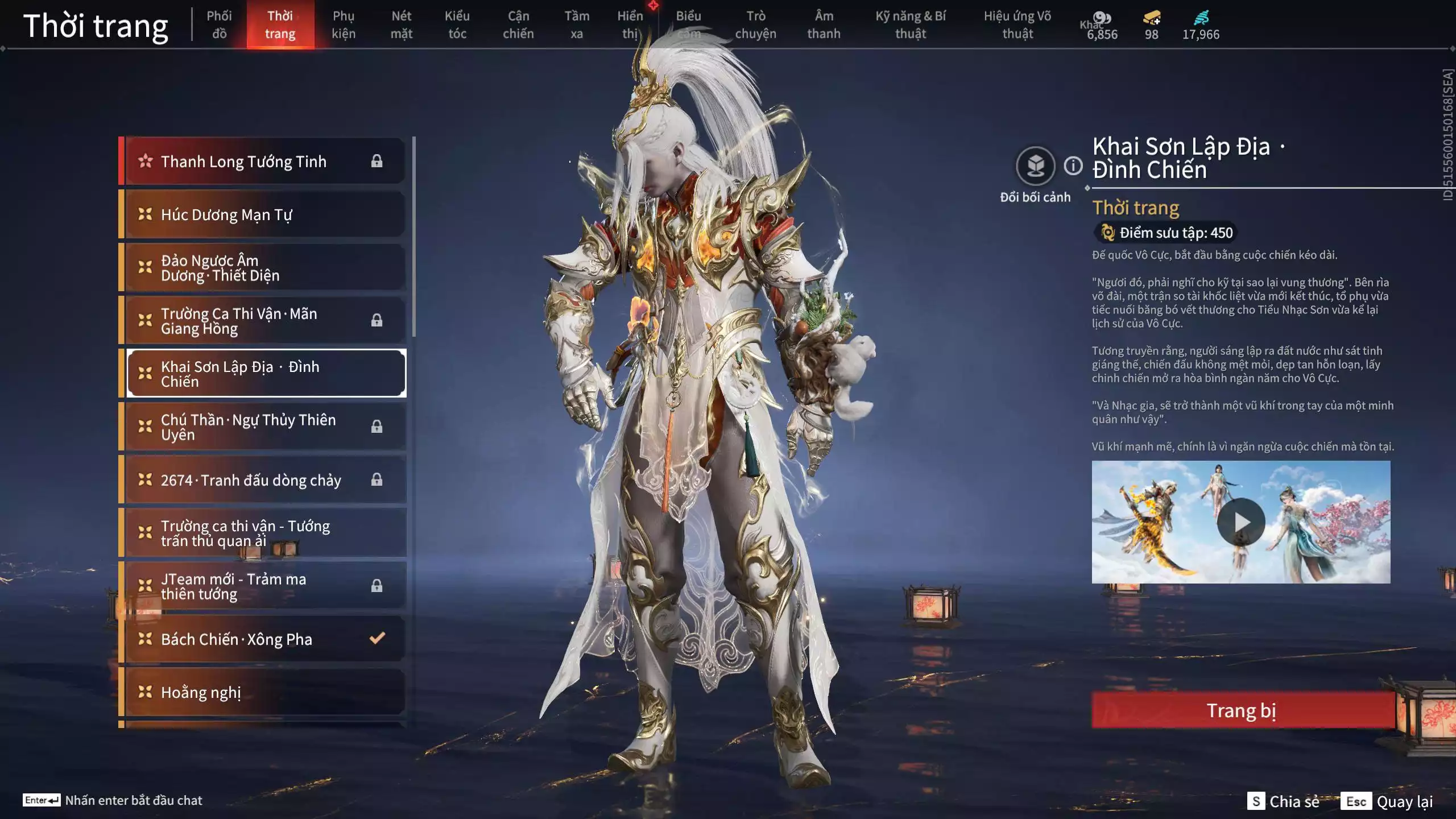Switch to Trò chuyện tab
This screenshot has width=1456, height=819.
tap(755, 25)
